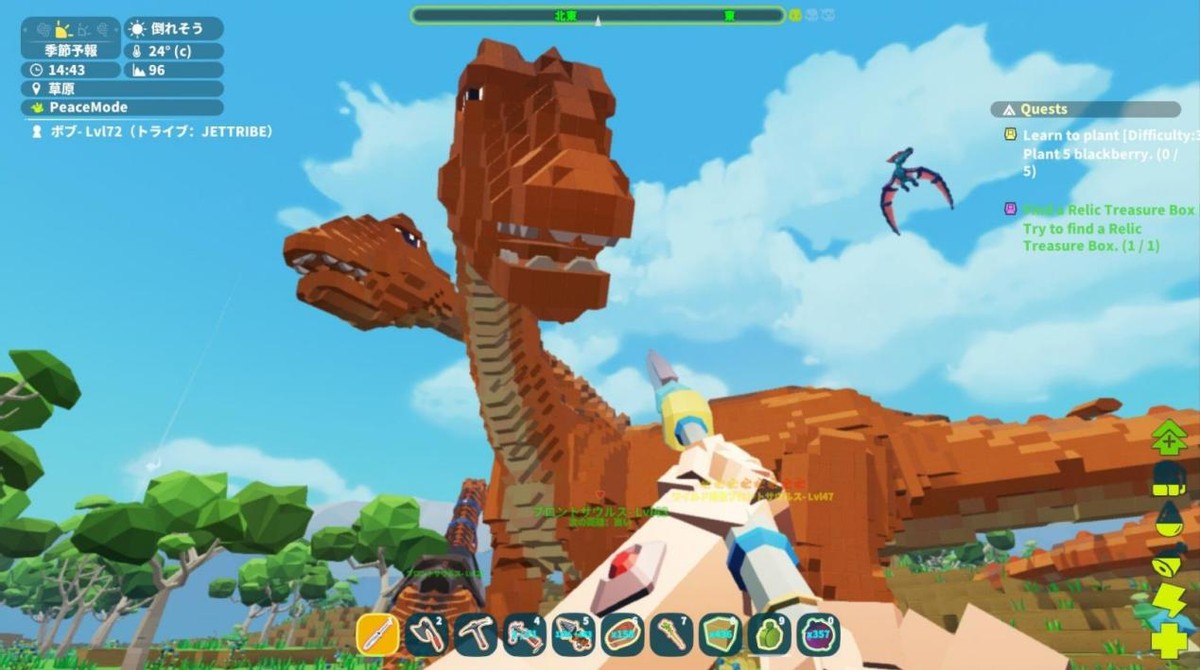Choose the pickaxe hotbar slot

coord(476,634)
